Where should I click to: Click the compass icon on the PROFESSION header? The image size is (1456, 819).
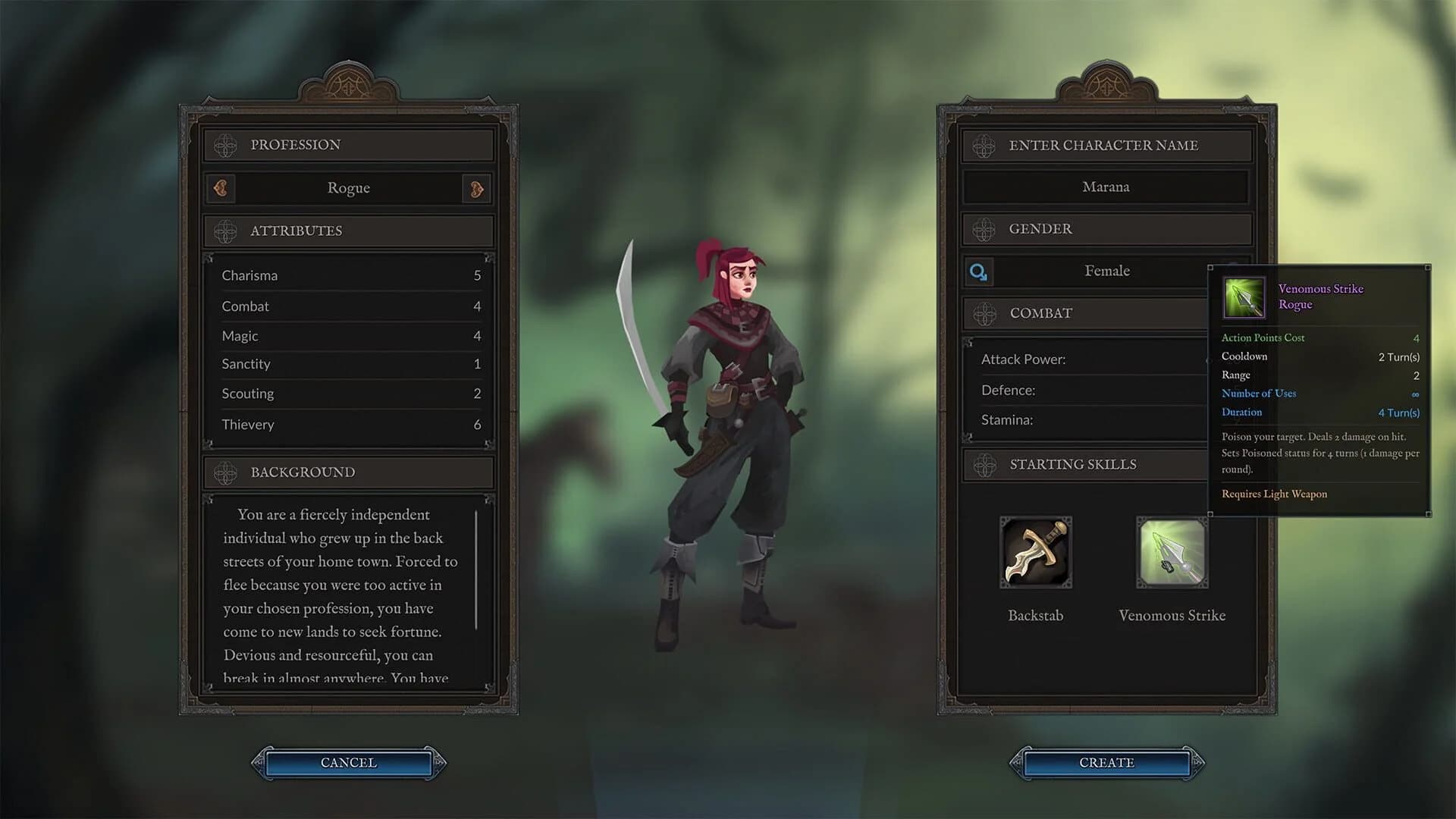click(224, 144)
